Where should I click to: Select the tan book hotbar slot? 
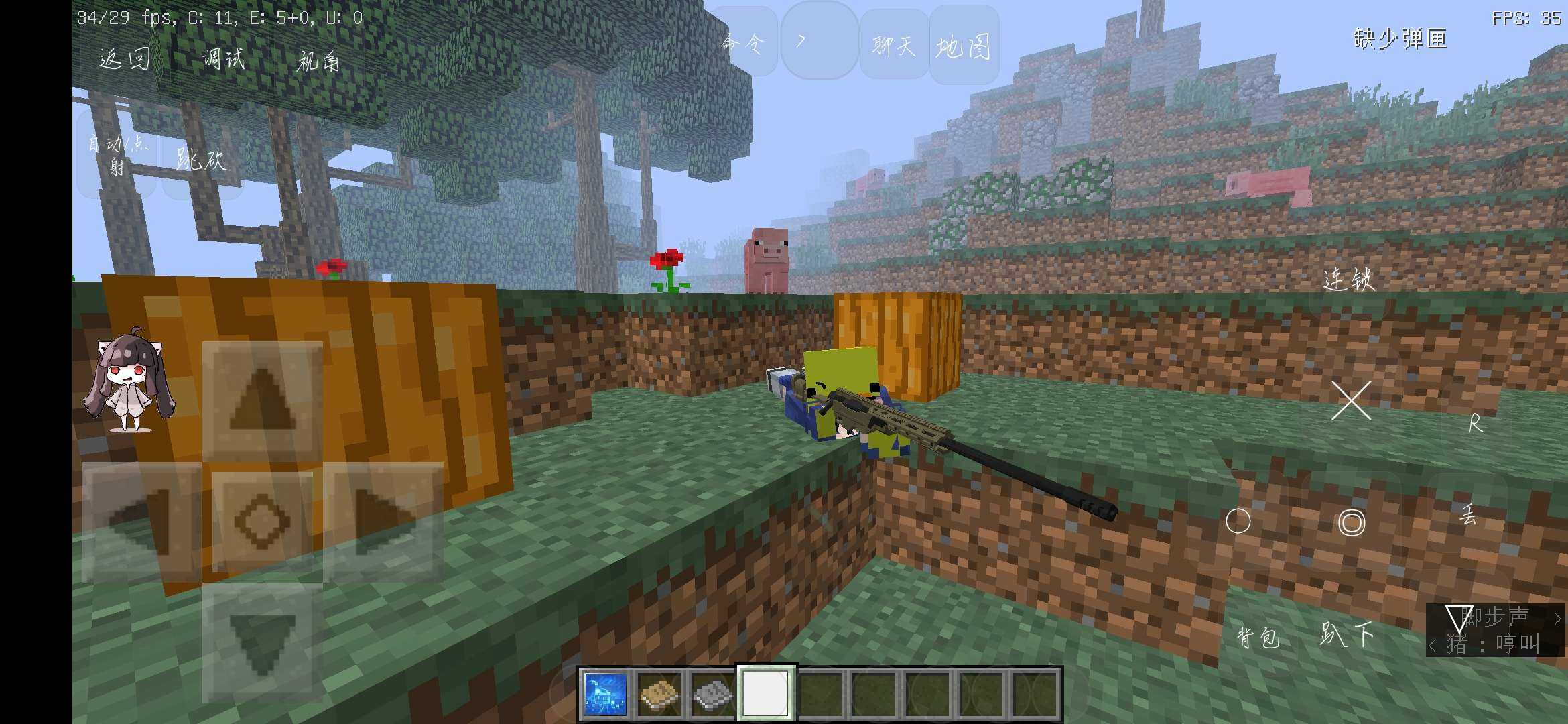(x=659, y=693)
